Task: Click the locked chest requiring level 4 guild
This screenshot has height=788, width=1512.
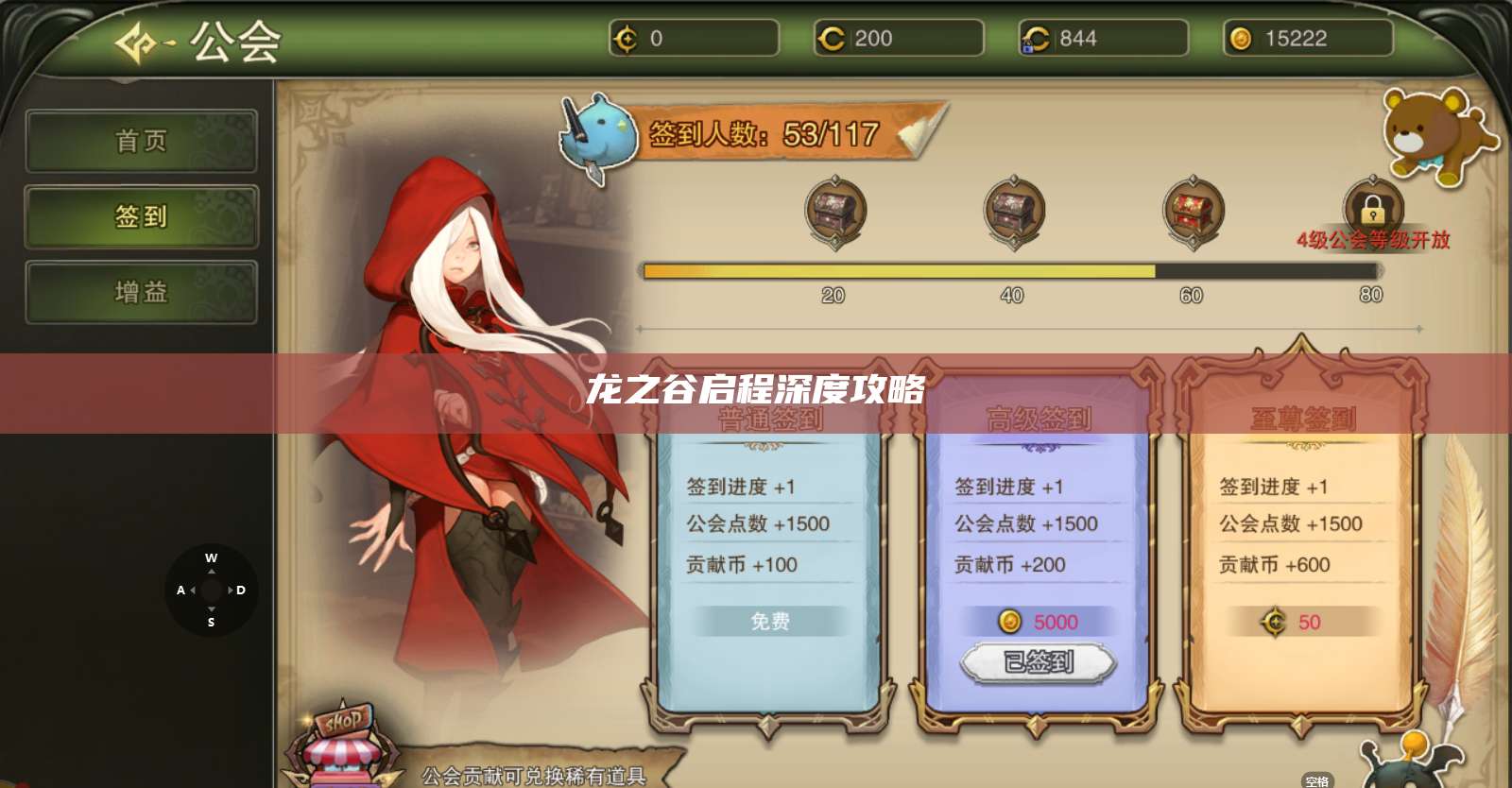Action: pyautogui.click(x=1372, y=208)
